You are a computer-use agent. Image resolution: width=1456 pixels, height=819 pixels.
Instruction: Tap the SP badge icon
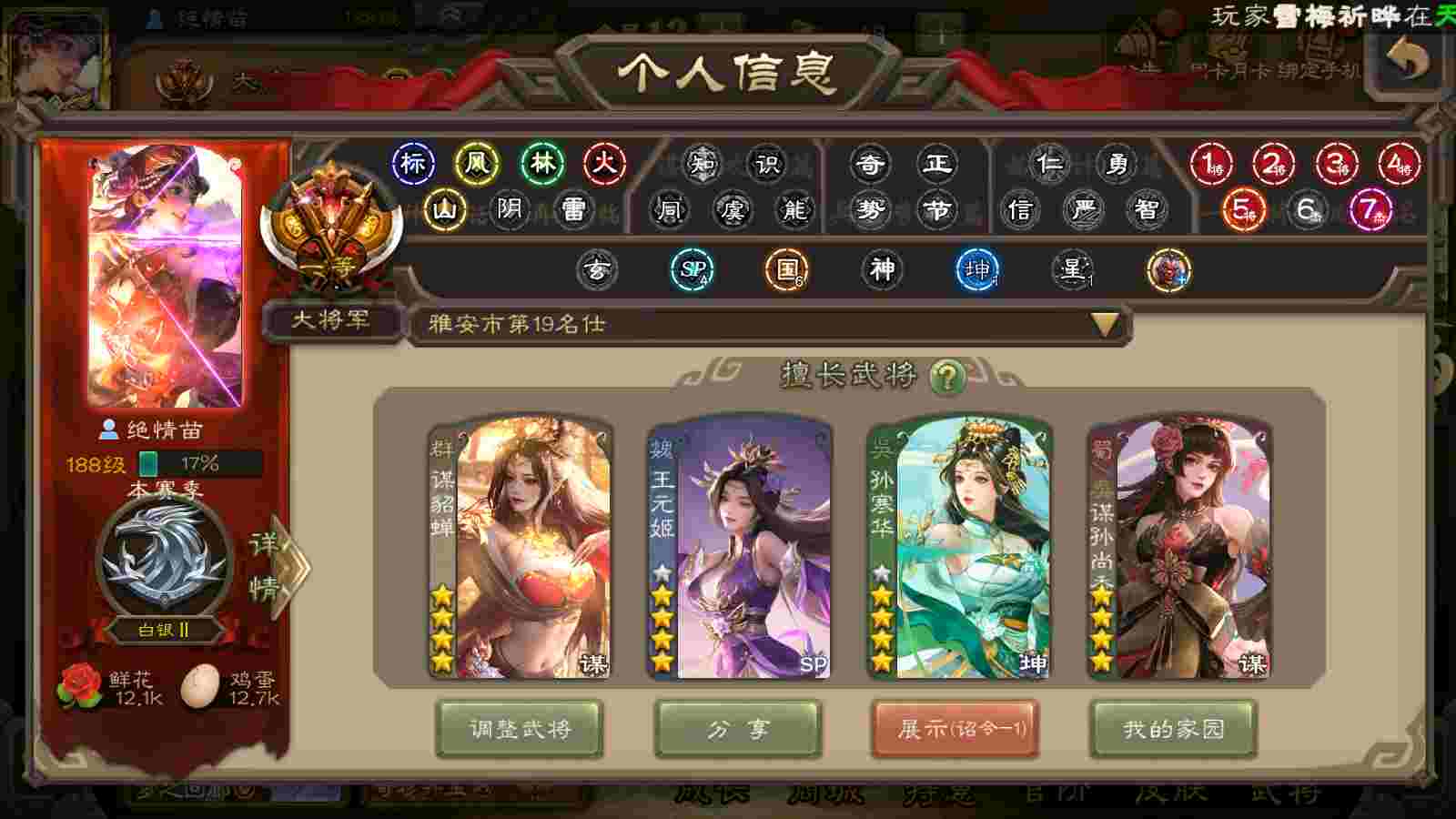tap(692, 270)
